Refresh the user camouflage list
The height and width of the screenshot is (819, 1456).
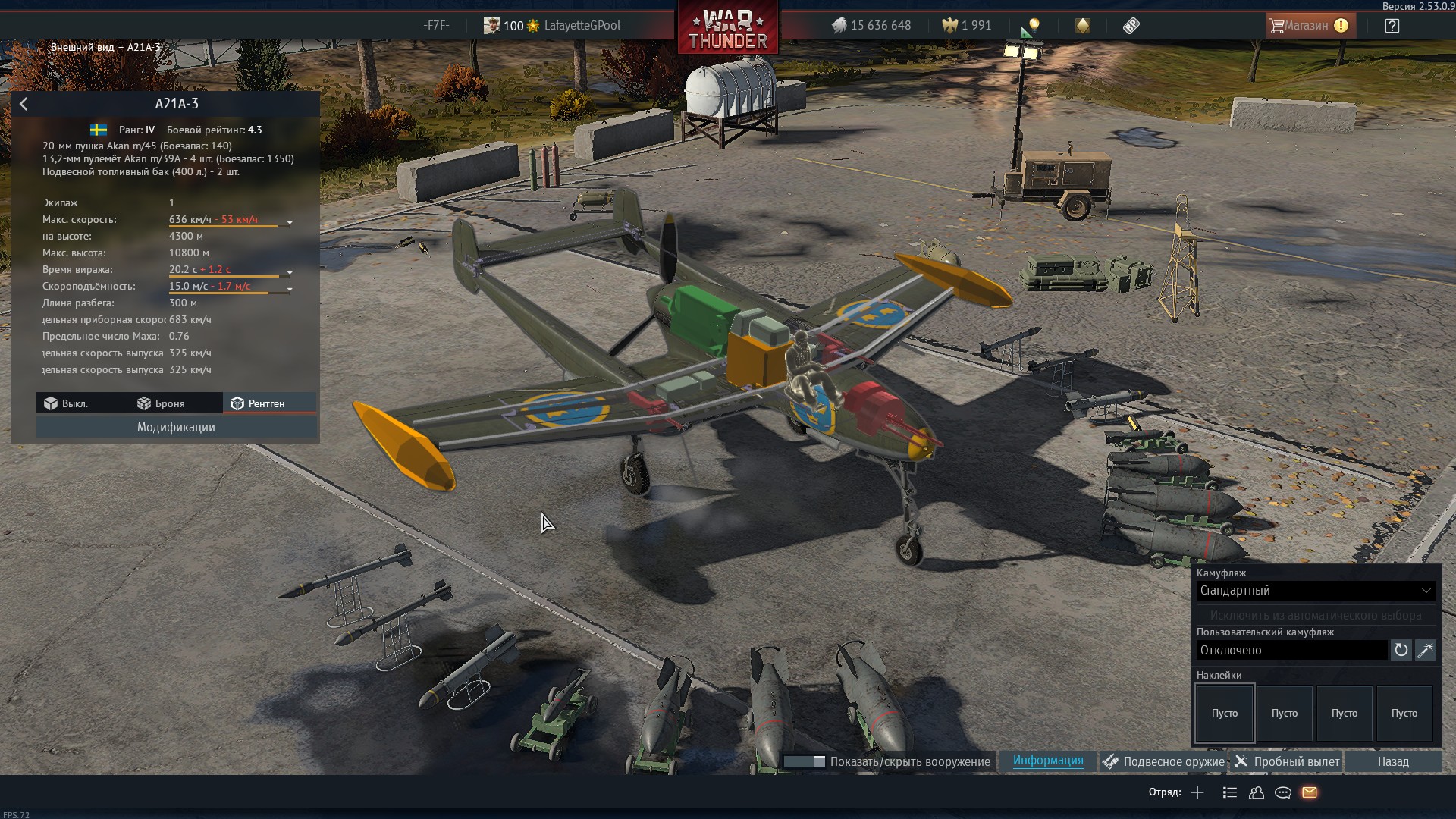point(1401,650)
